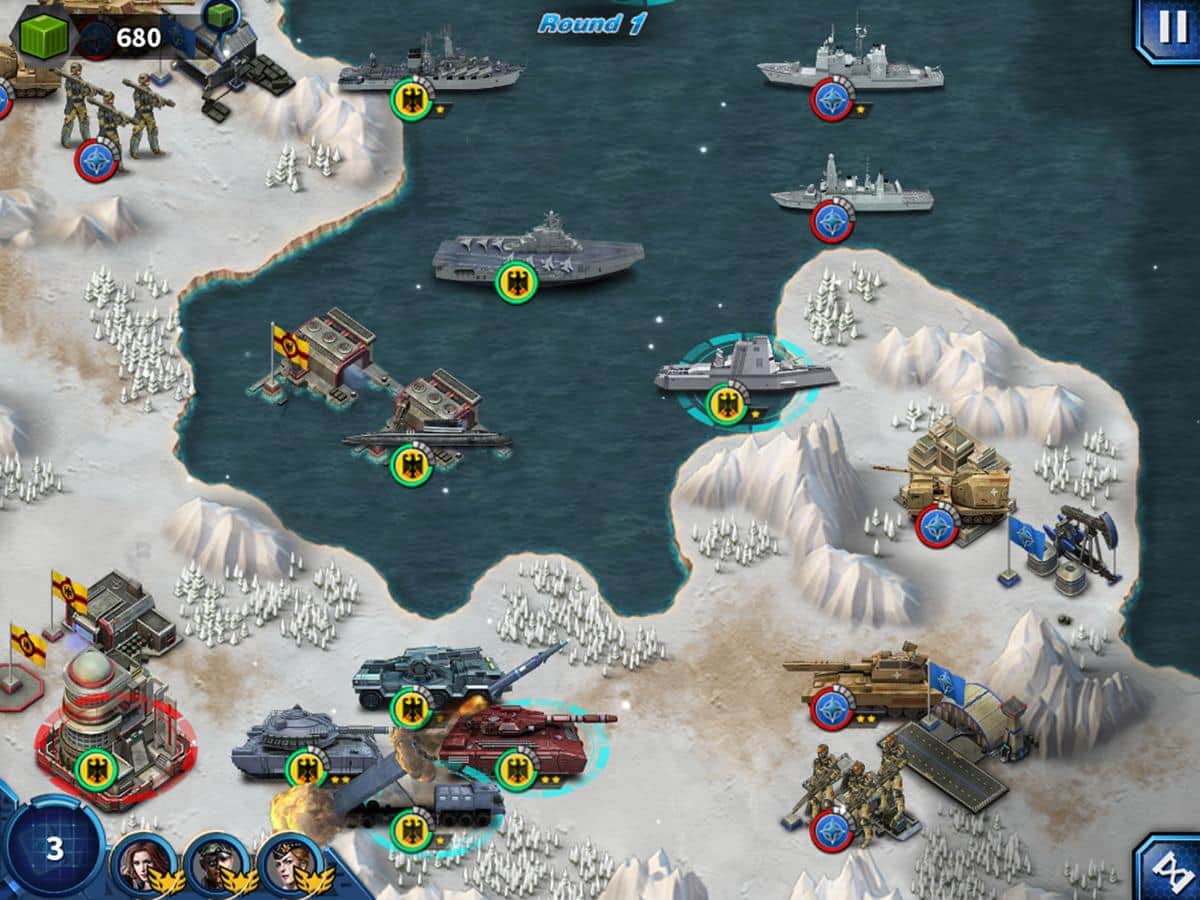This screenshot has height=900, width=1200.
Task: Select the red-haired female general portrait
Action: 141,863
